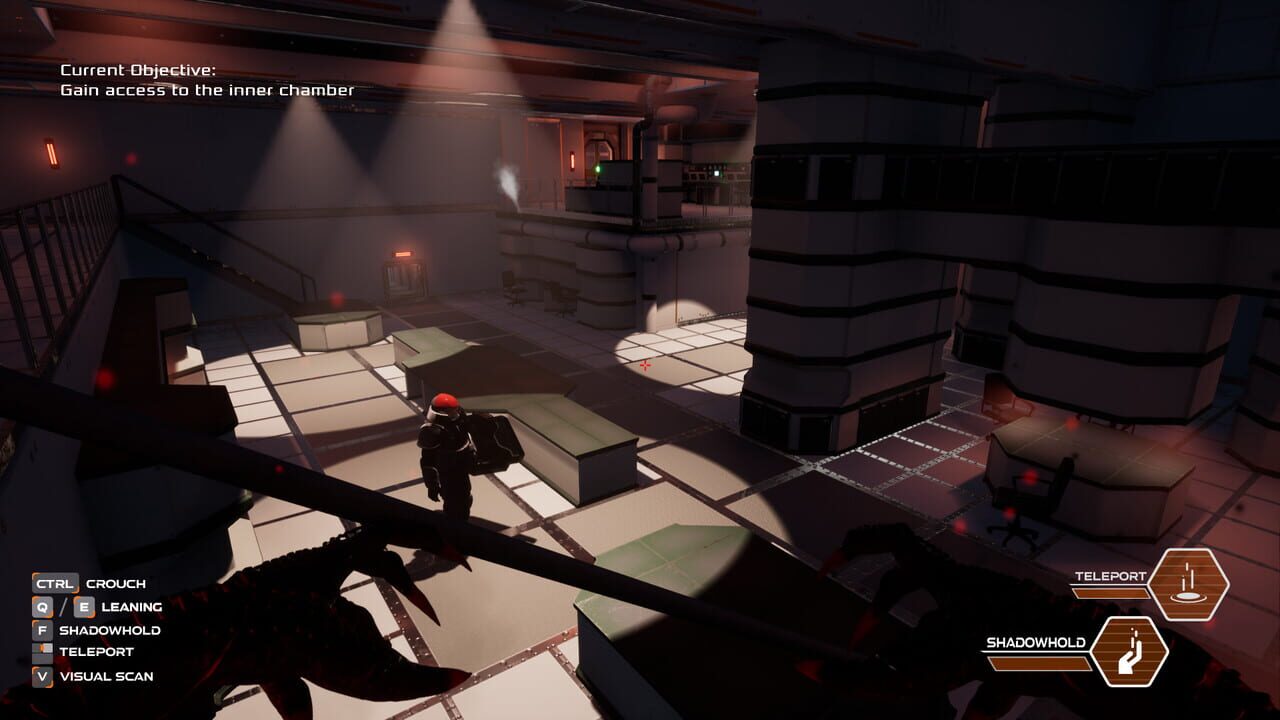Click the F key Shadowhold prompt icon

(x=42, y=630)
